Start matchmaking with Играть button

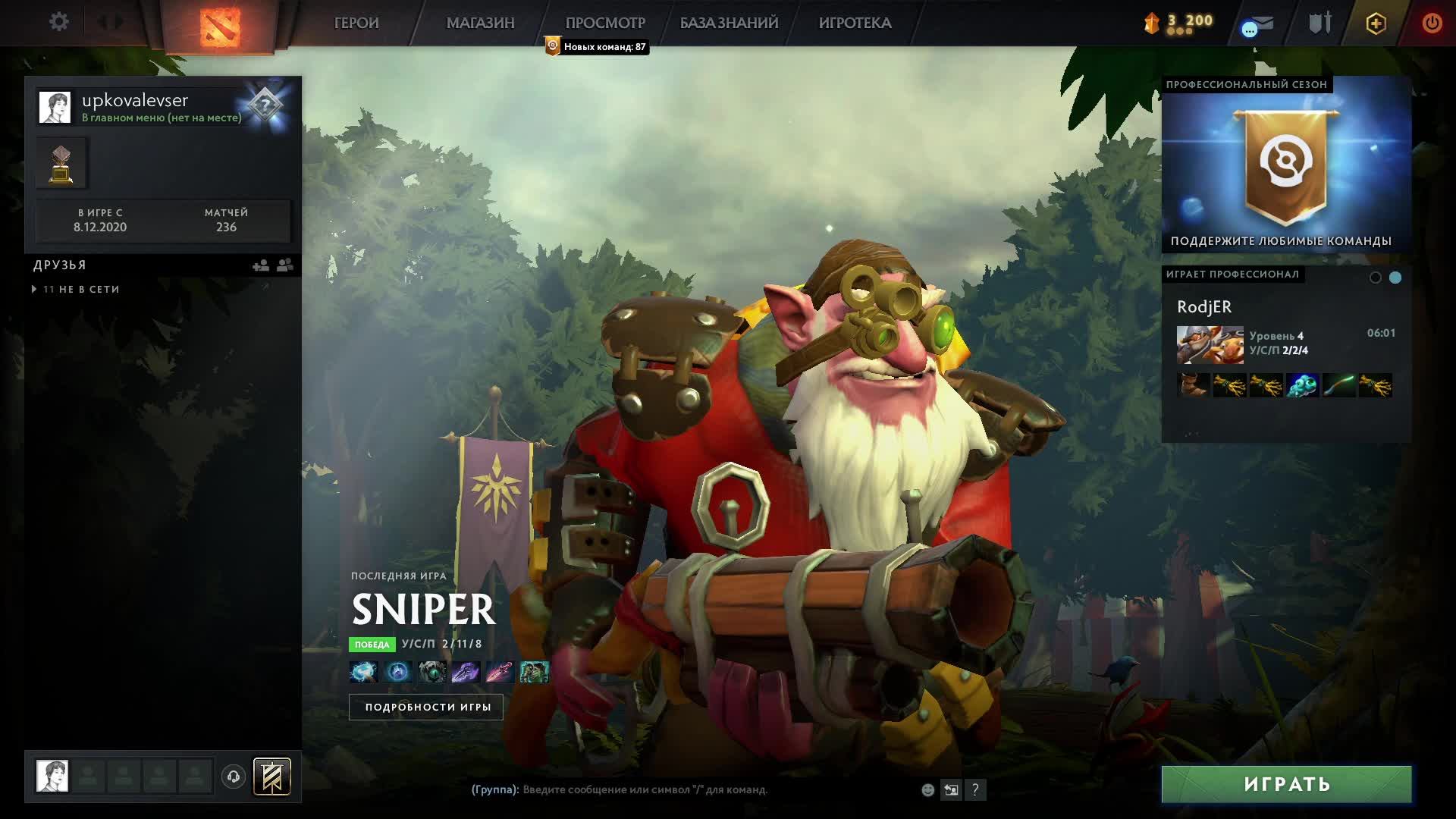pyautogui.click(x=1286, y=784)
